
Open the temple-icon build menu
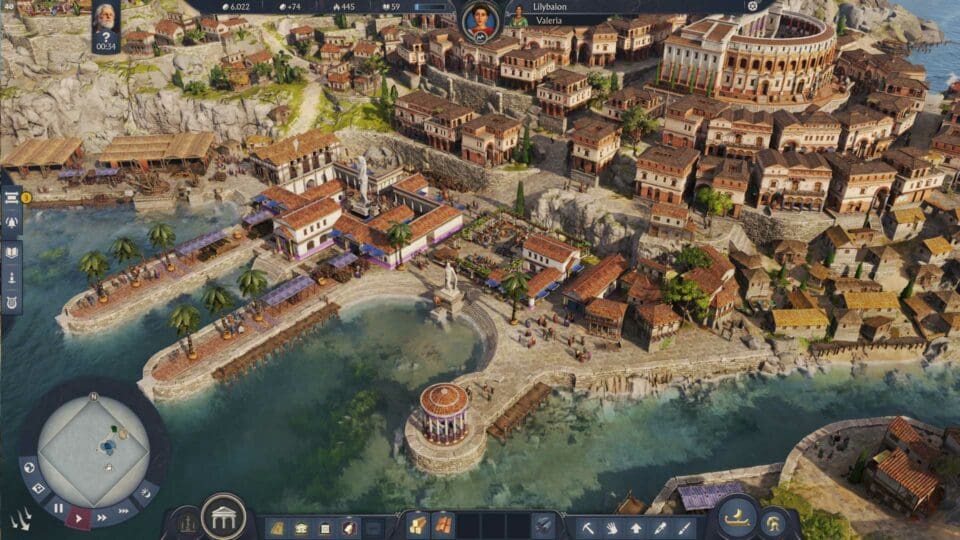pyautogui.click(x=223, y=516)
